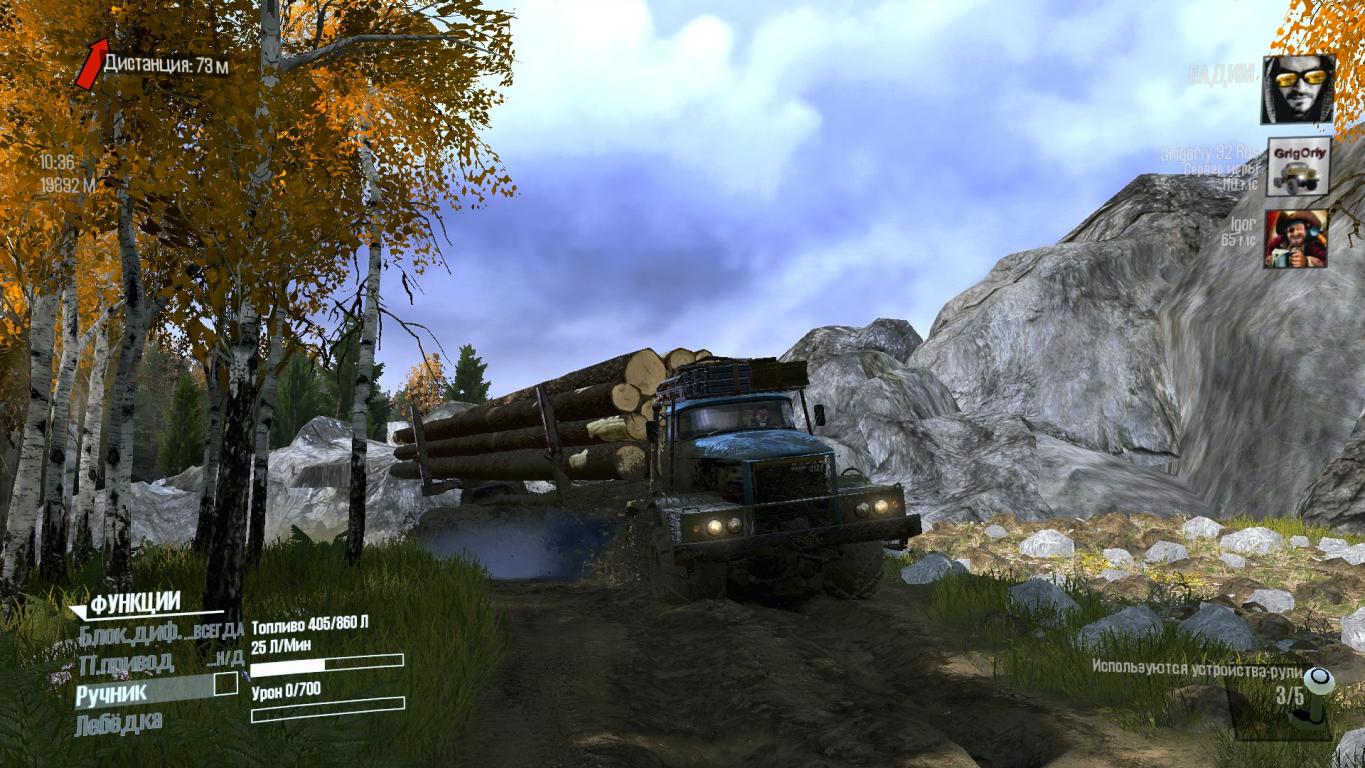1365x768 pixels.
Task: Tick the Ручник handbrake checkbox
Action: tap(226, 684)
